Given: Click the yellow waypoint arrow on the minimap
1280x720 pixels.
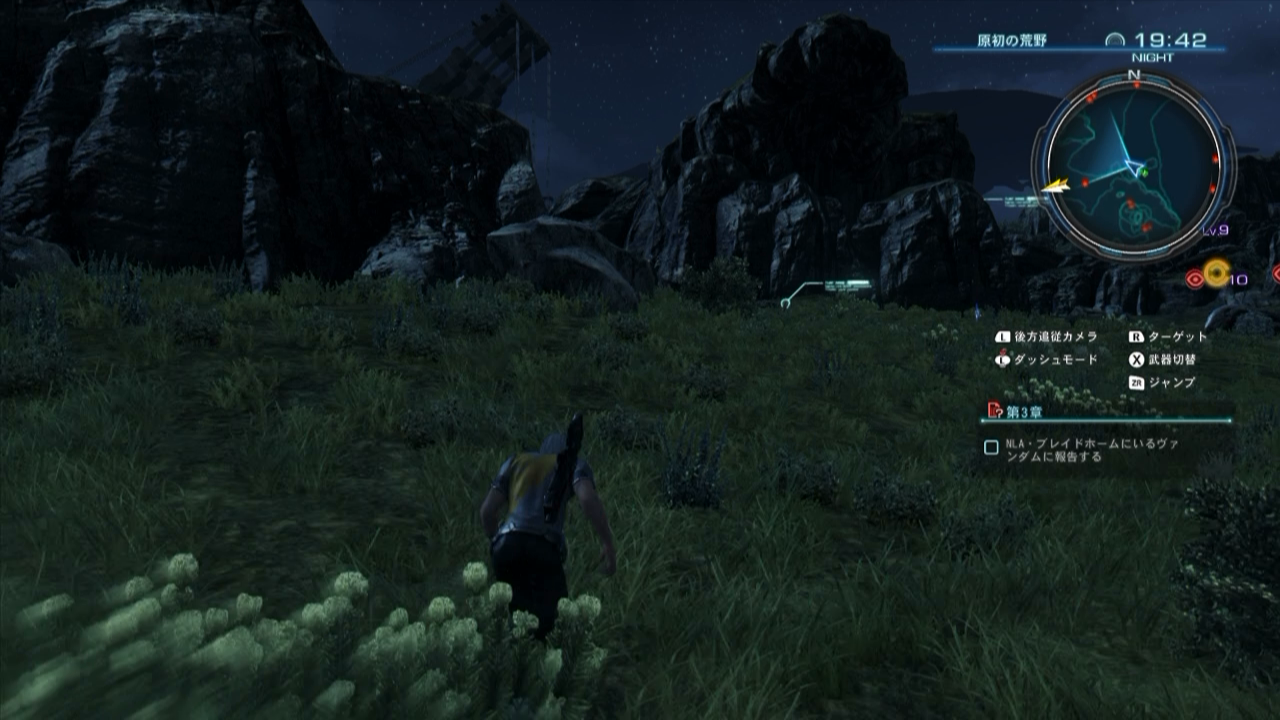Looking at the screenshot, I should click(1055, 185).
